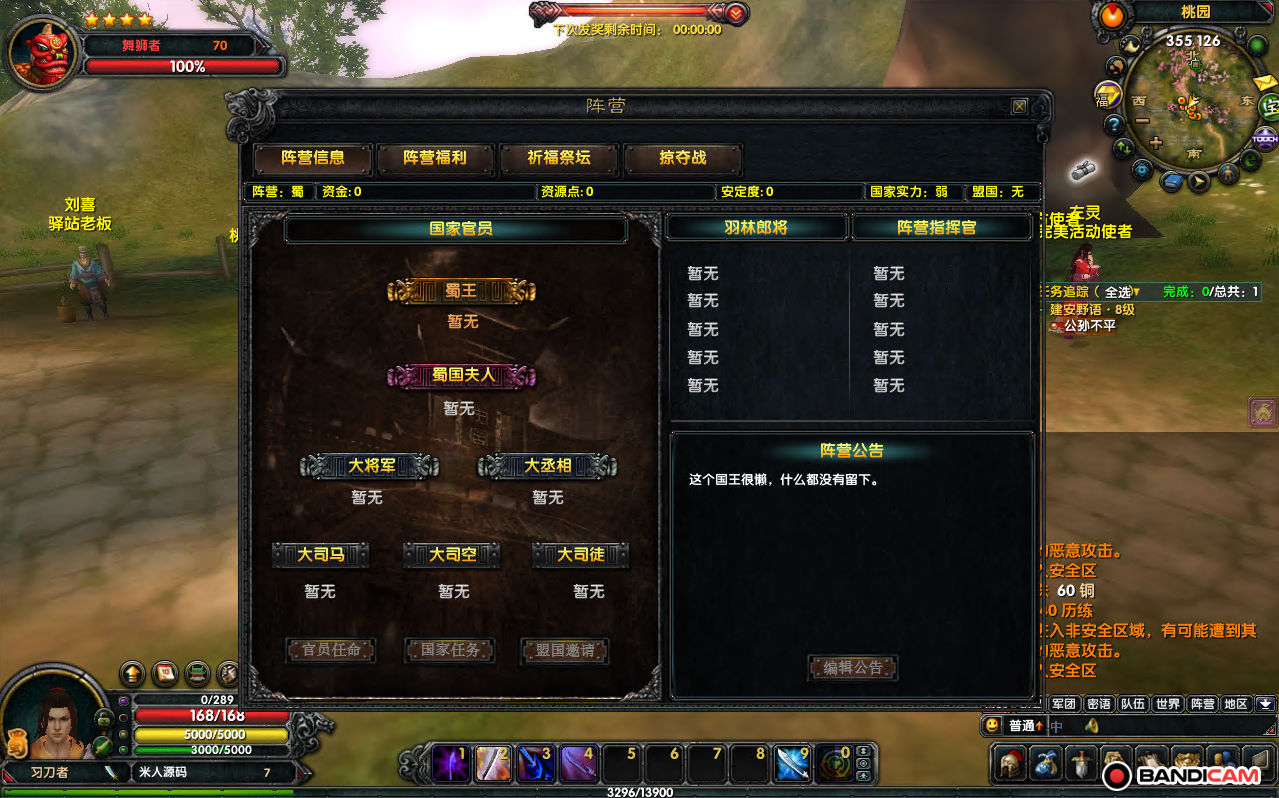Close the 阵营 faction window
Screen dimensions: 1279x798
pyautogui.click(x=1019, y=106)
